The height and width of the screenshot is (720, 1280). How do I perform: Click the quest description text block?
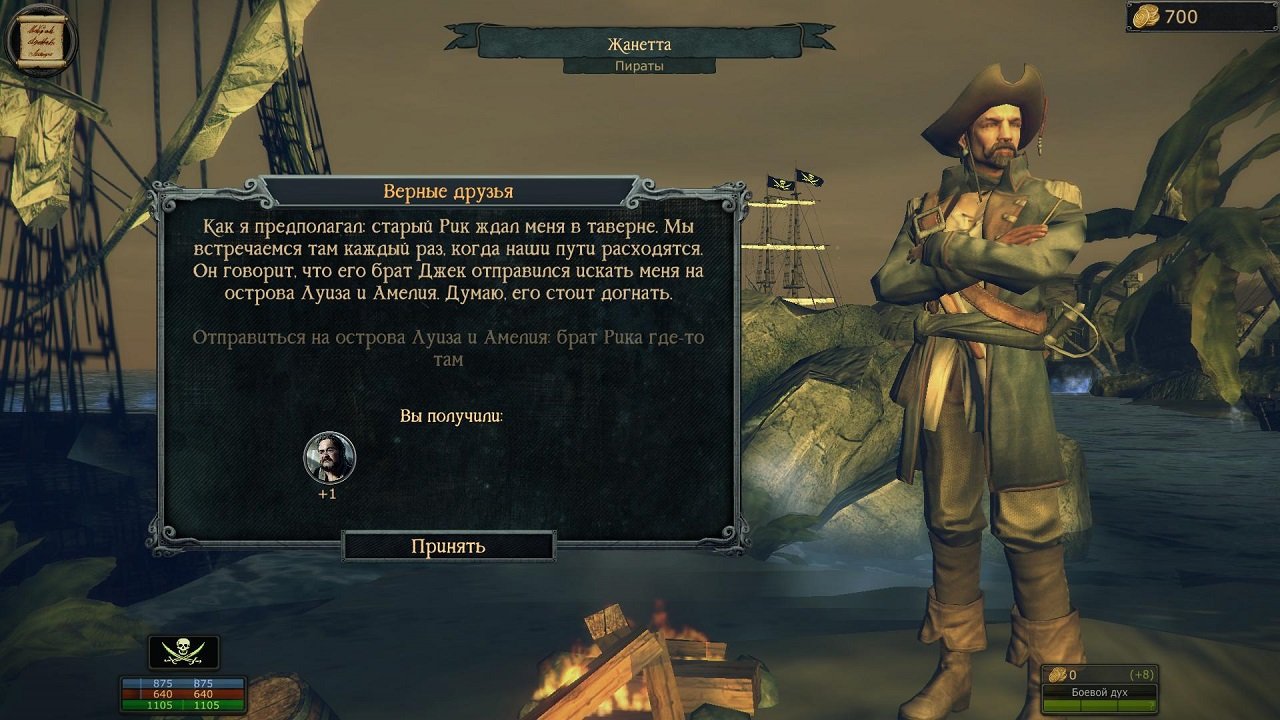(x=447, y=260)
